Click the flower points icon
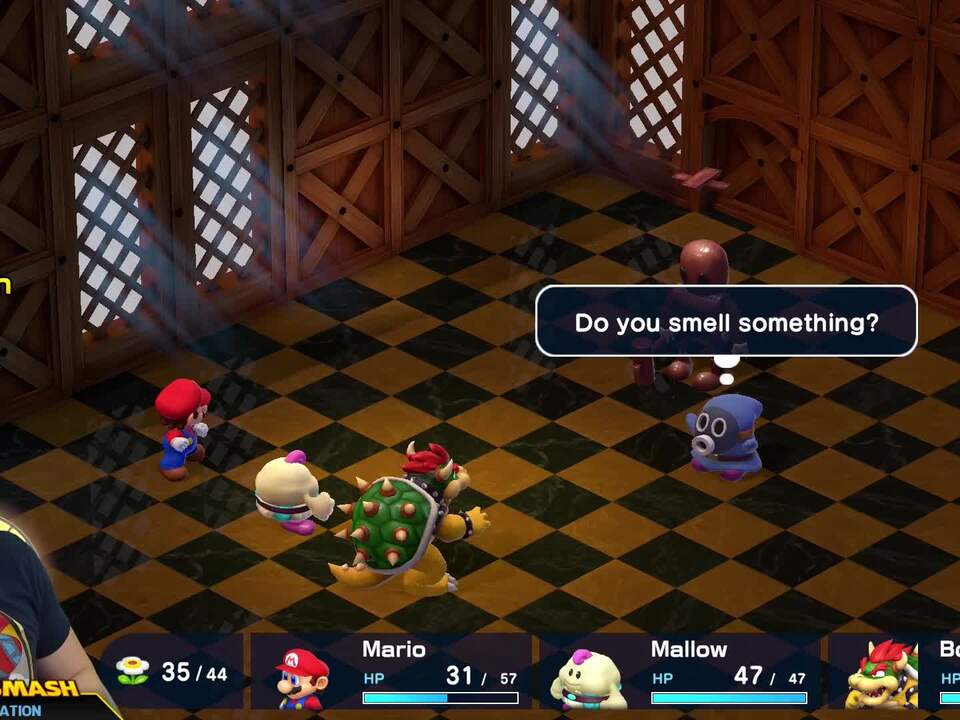Image resolution: width=960 pixels, height=720 pixels. pyautogui.click(x=132, y=671)
